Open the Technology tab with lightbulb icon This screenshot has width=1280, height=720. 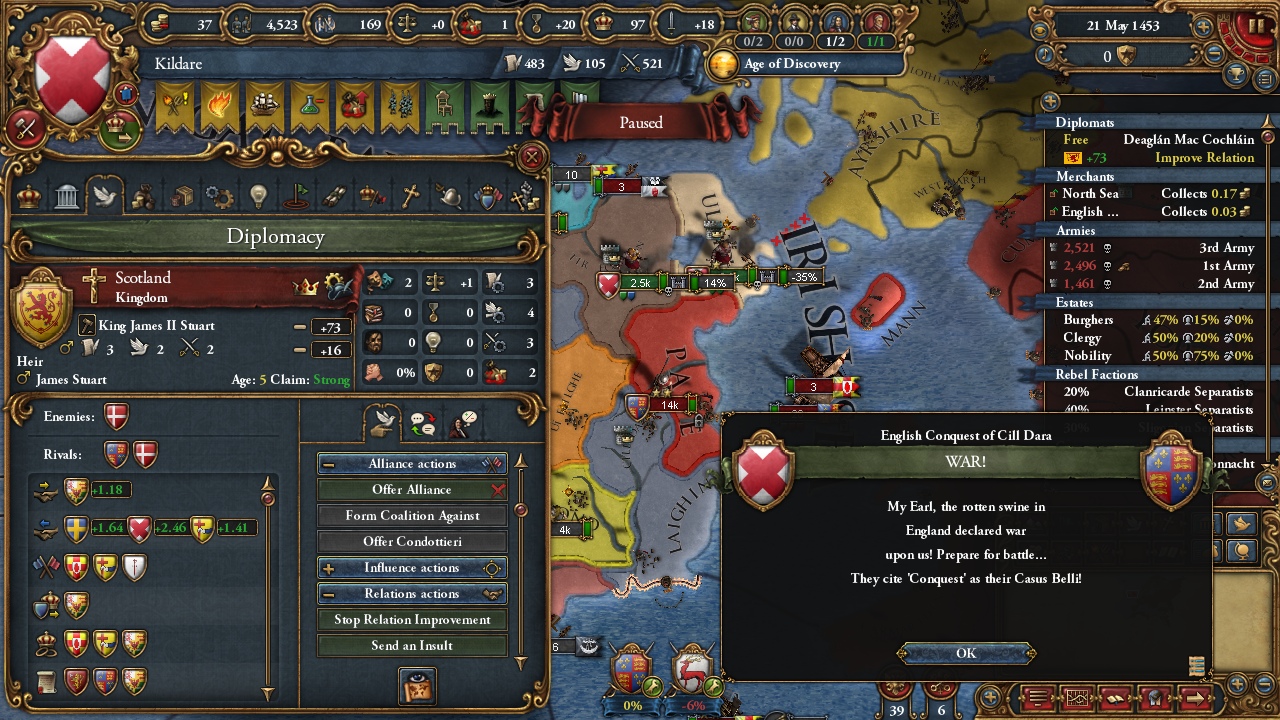tap(258, 196)
